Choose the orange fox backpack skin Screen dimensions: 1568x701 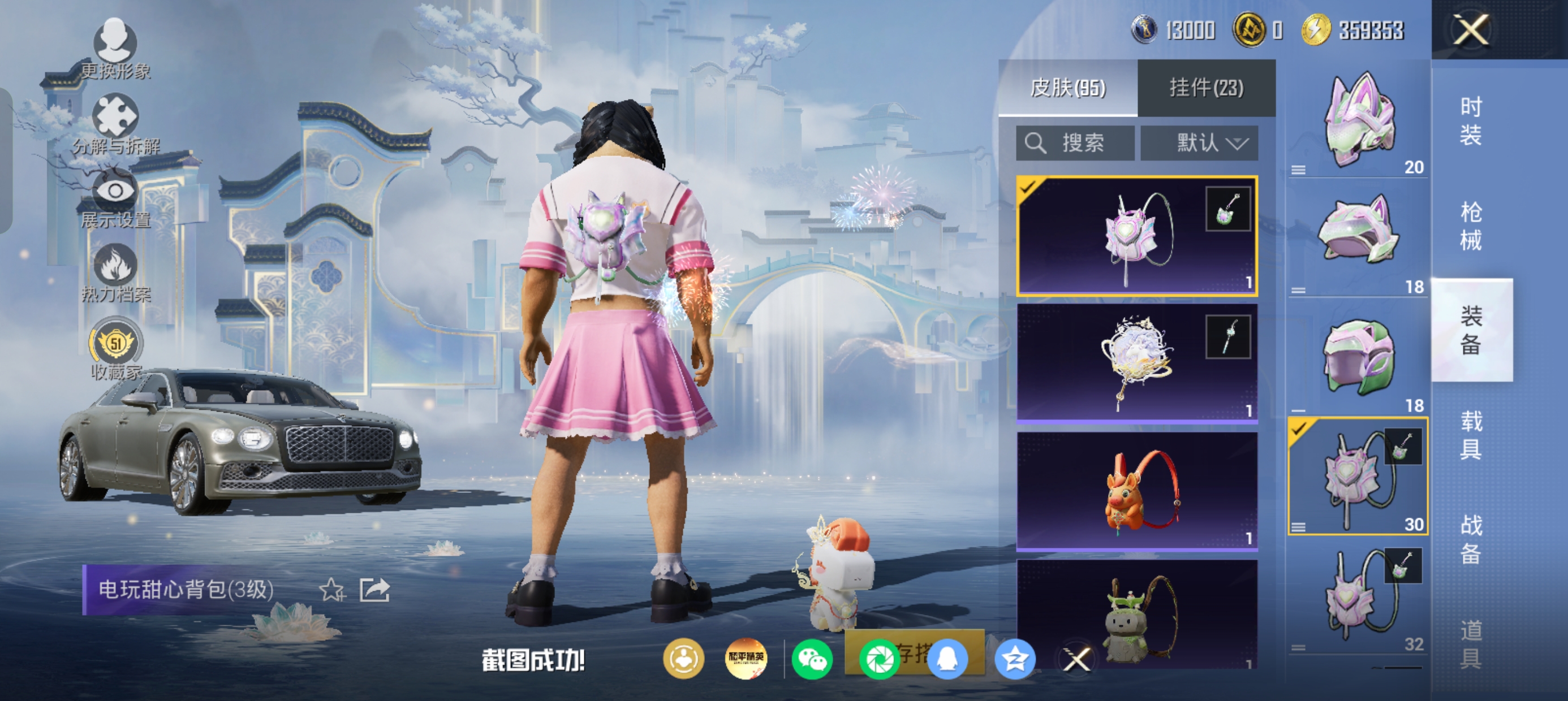(1137, 491)
